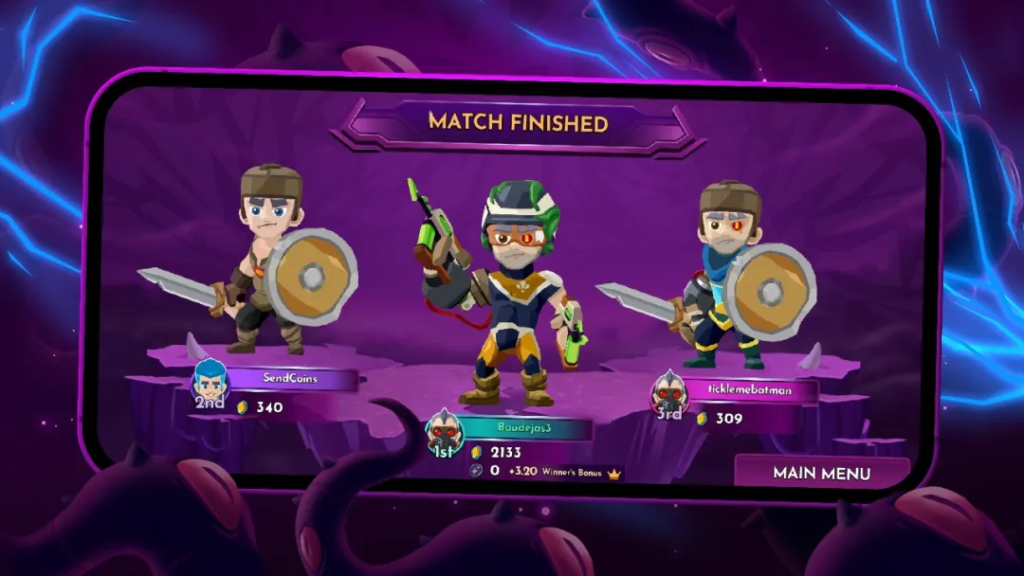Click ticklemebatman's third-place avatar icon

tap(670, 391)
